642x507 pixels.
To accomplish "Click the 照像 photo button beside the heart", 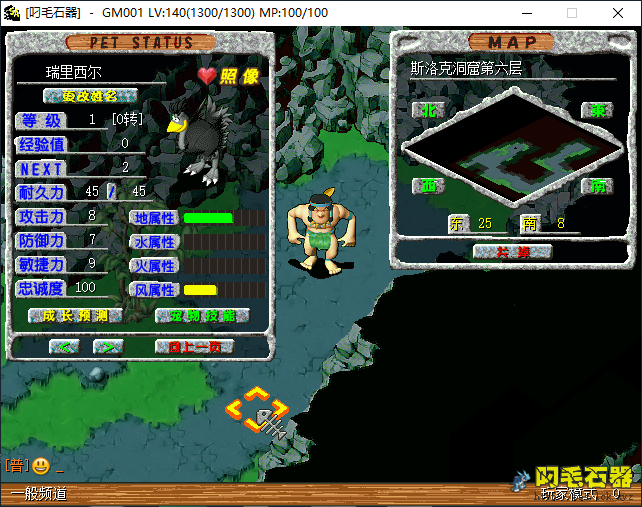I will coord(239,76).
